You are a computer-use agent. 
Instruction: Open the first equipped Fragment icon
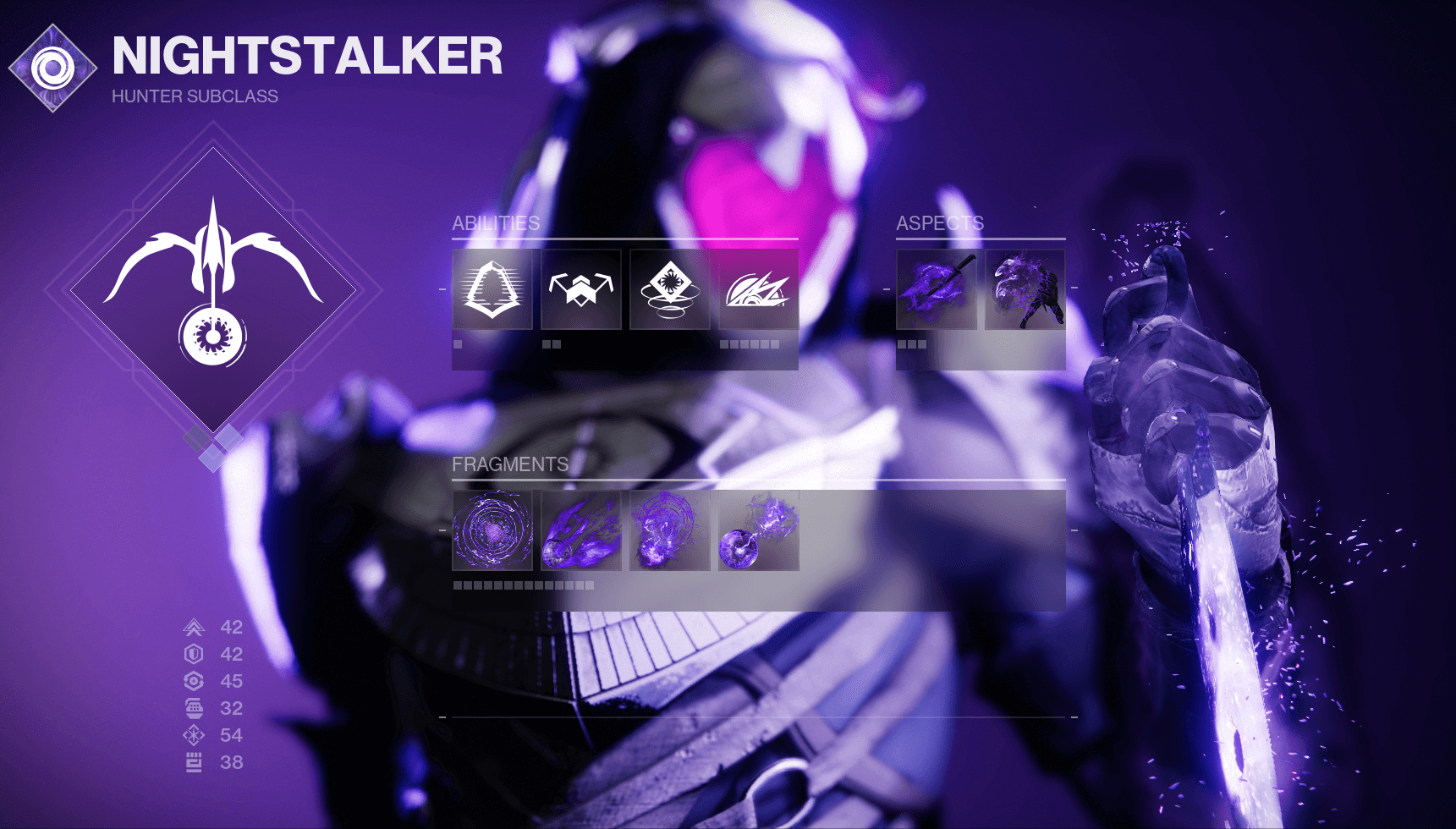492,532
